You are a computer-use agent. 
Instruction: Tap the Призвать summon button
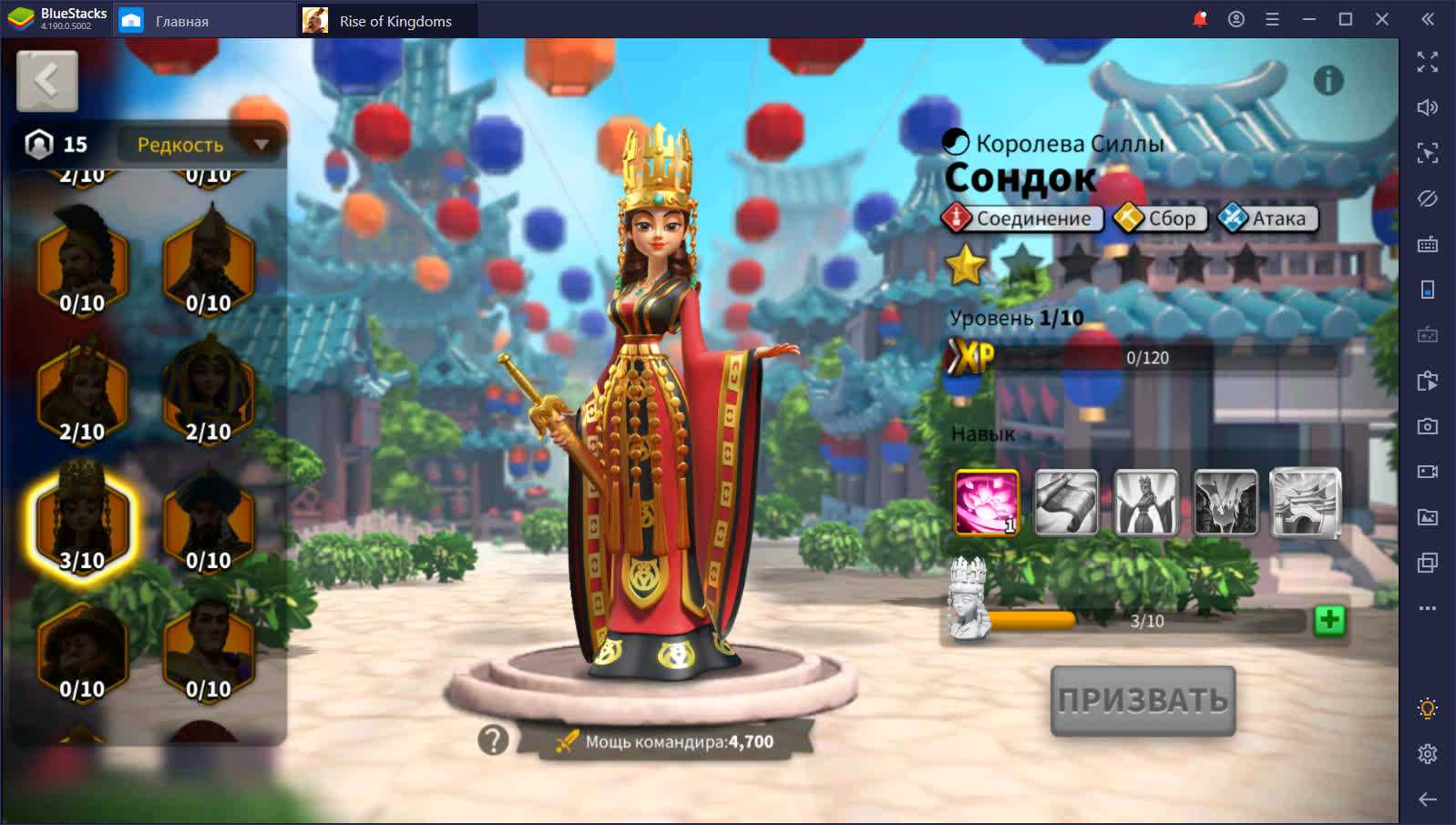click(1143, 699)
